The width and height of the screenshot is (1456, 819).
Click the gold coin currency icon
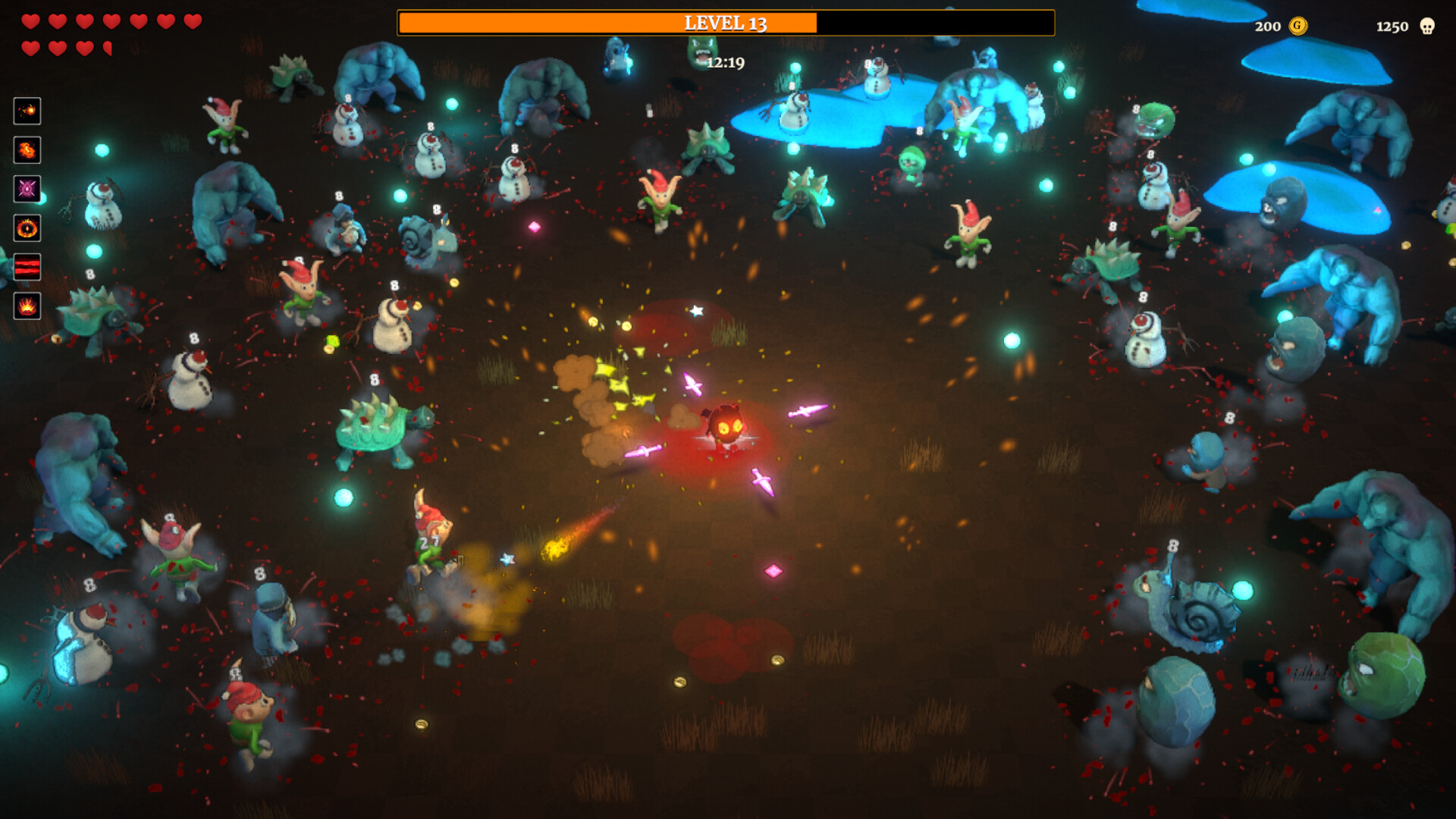[x=1297, y=27]
